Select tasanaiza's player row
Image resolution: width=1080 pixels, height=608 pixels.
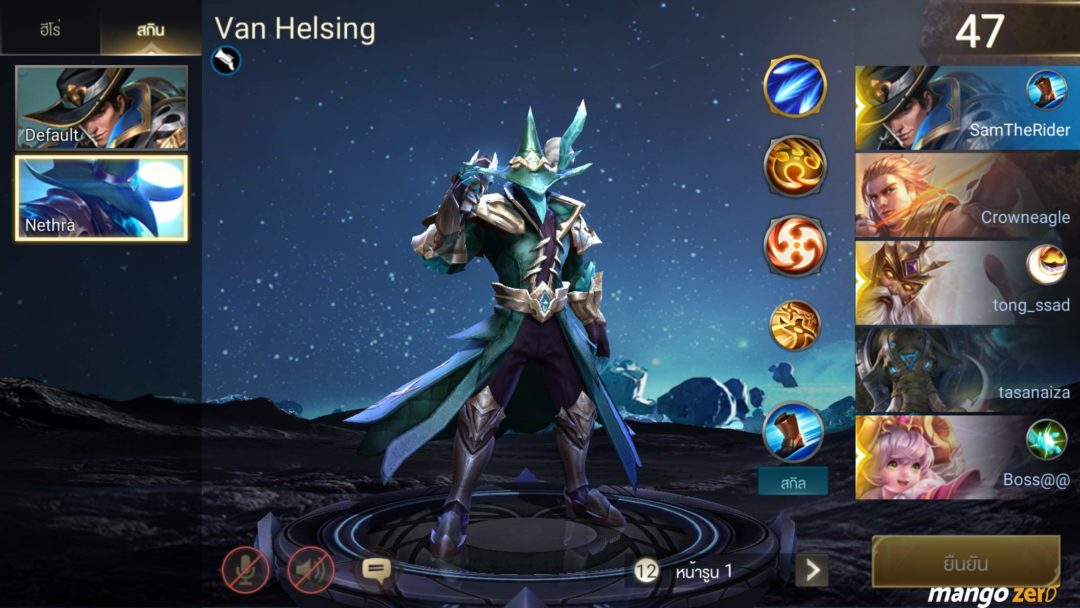pyautogui.click(x=967, y=369)
